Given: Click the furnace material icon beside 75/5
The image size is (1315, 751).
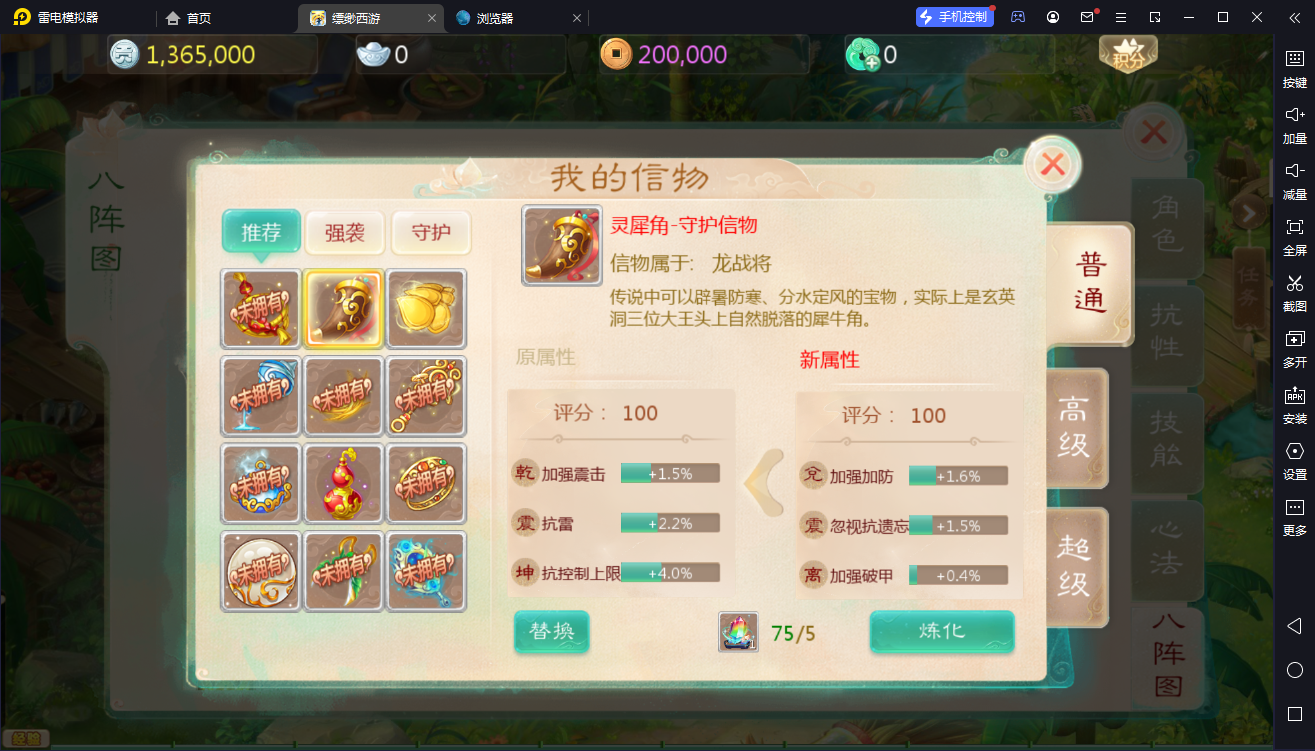Looking at the screenshot, I should coord(738,633).
